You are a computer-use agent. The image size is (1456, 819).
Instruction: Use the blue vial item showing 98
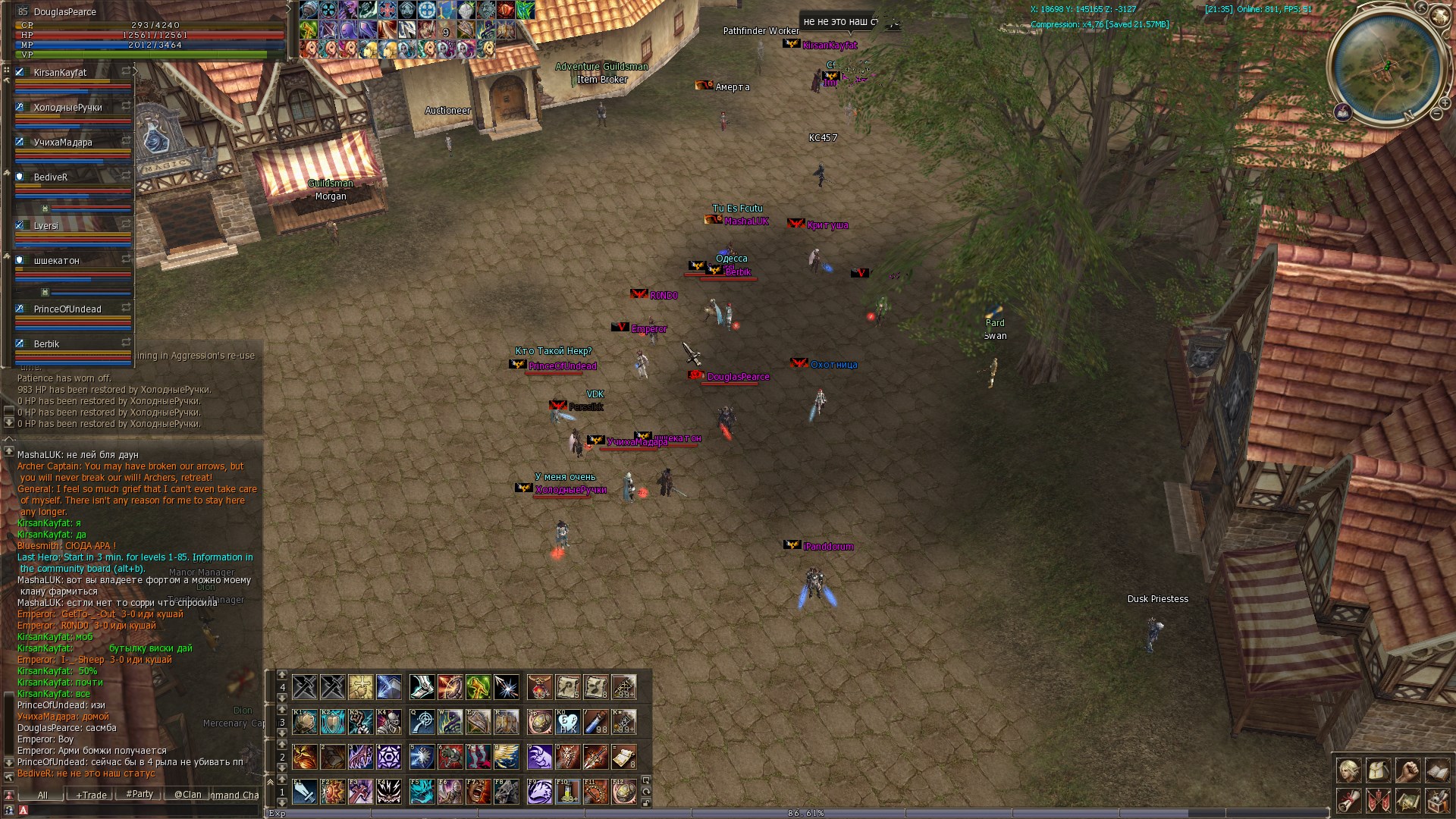click(x=596, y=722)
